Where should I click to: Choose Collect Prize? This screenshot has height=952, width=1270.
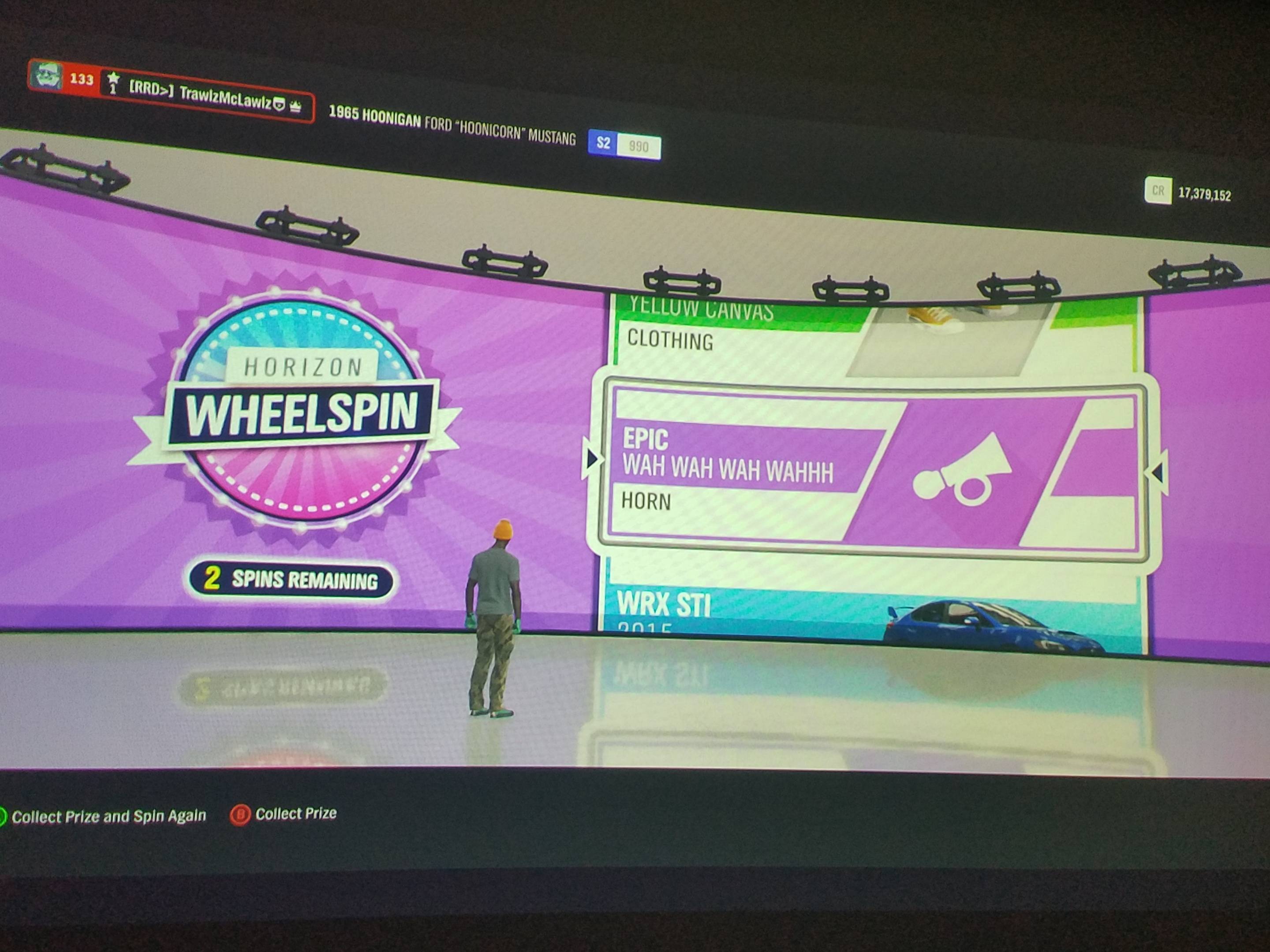coord(296,813)
